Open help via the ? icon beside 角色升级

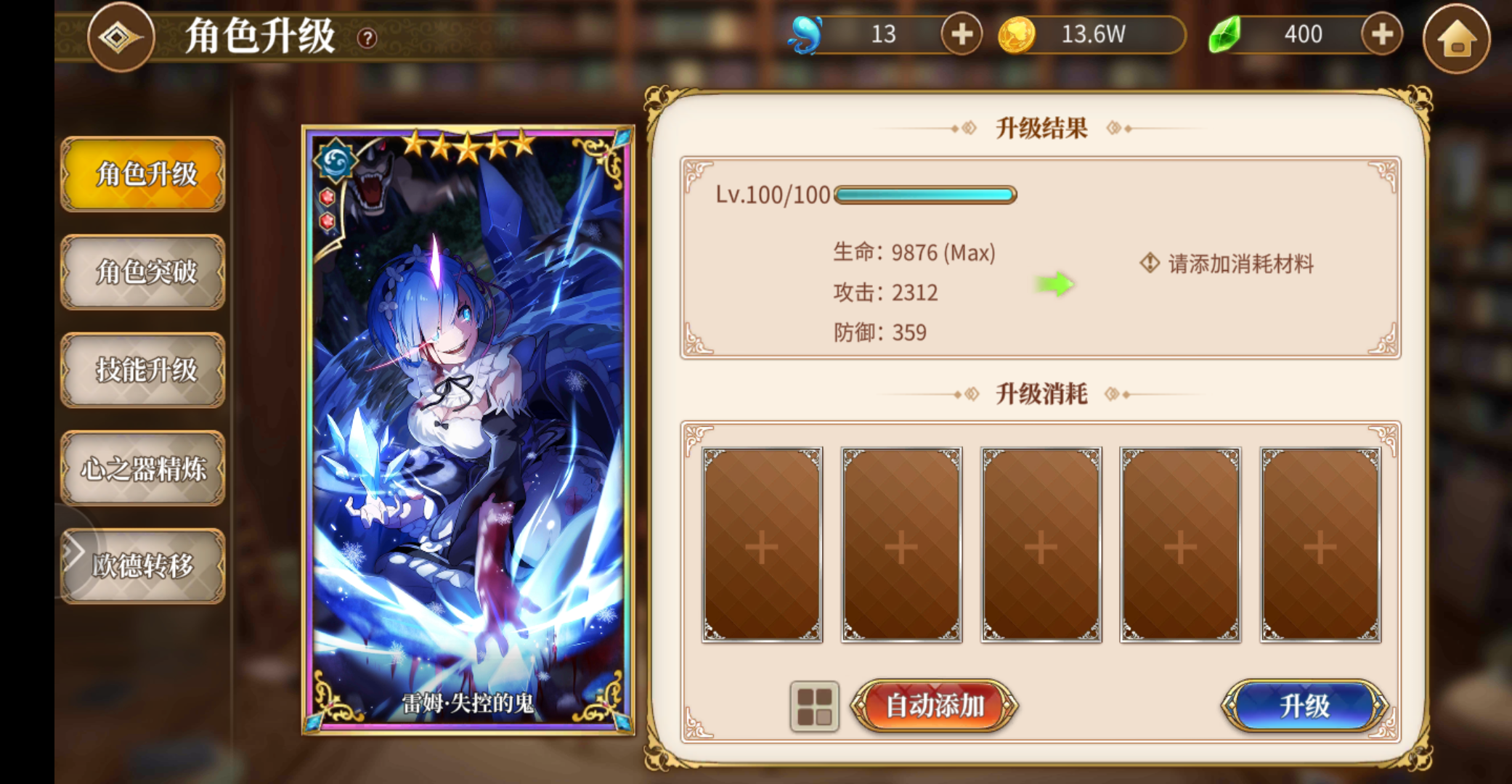[368, 36]
